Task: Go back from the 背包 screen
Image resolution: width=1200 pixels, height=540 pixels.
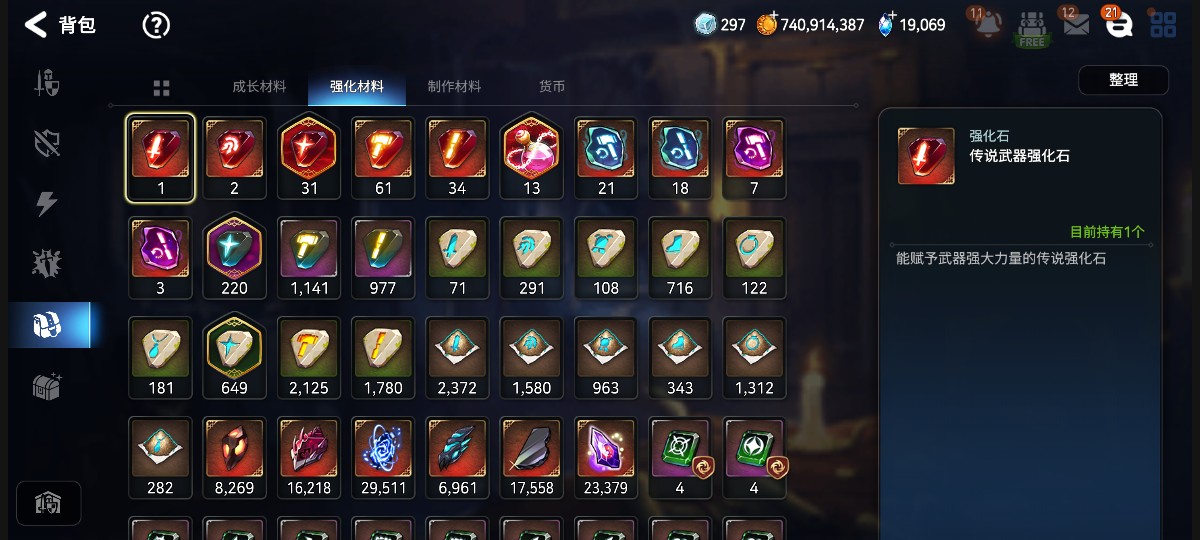Action: pyautogui.click(x=37, y=25)
